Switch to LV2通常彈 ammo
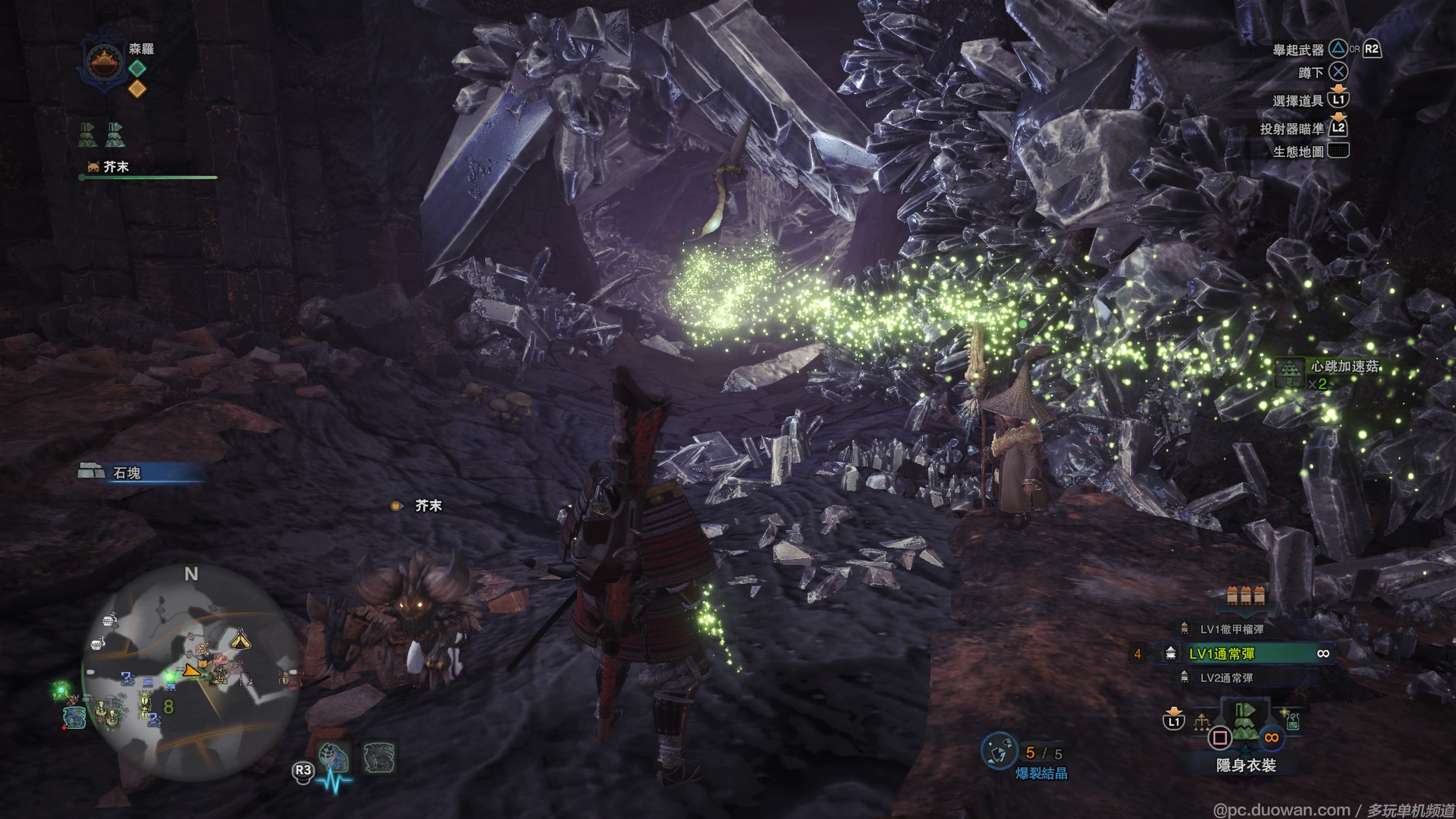Screen dimensions: 1456x819 pos(1226,678)
